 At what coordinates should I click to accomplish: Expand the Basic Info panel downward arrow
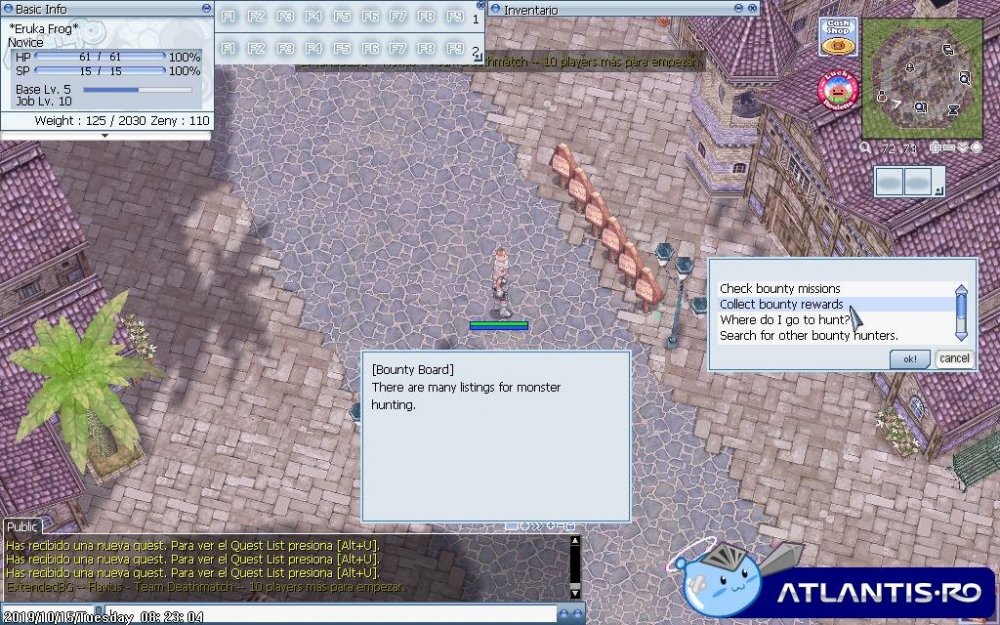[x=106, y=135]
